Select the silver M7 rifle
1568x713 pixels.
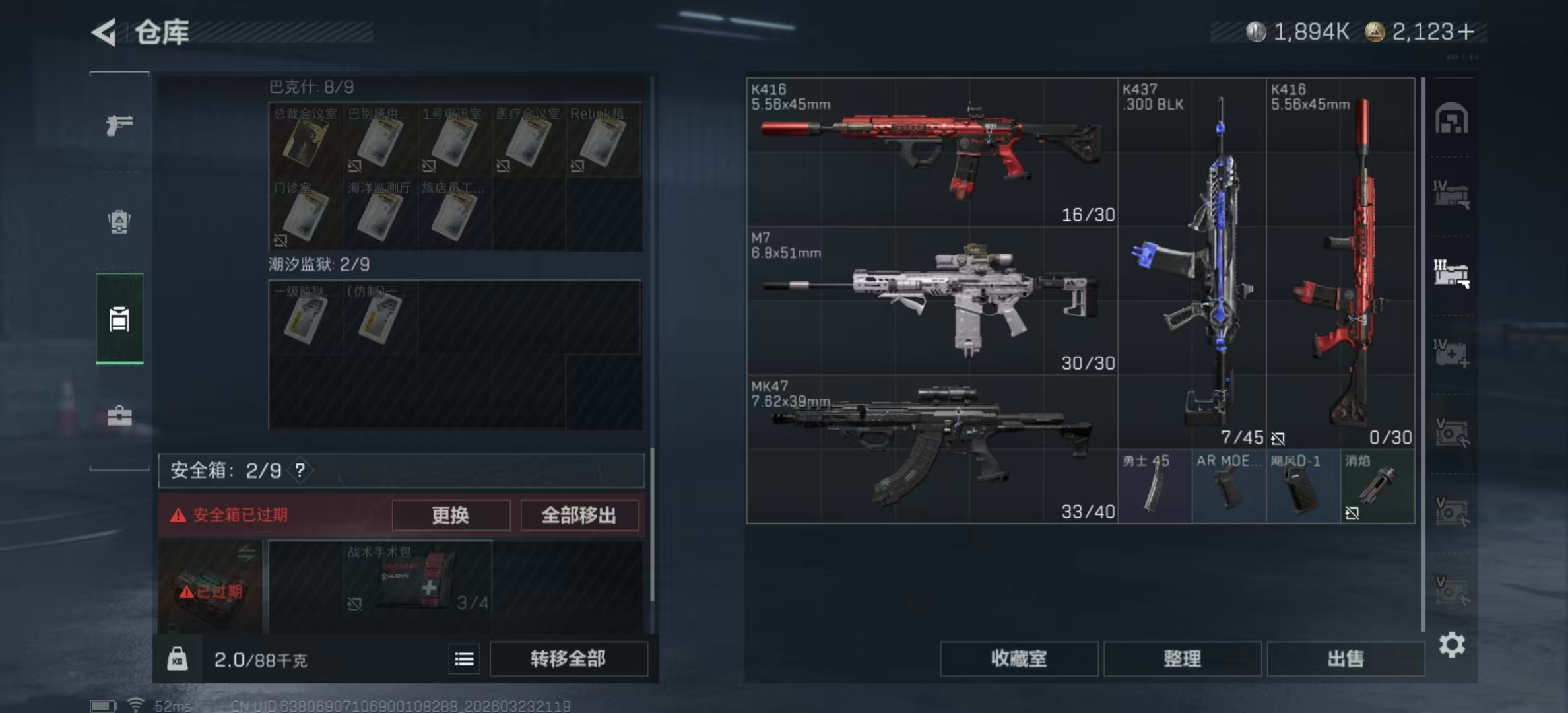coord(931,300)
